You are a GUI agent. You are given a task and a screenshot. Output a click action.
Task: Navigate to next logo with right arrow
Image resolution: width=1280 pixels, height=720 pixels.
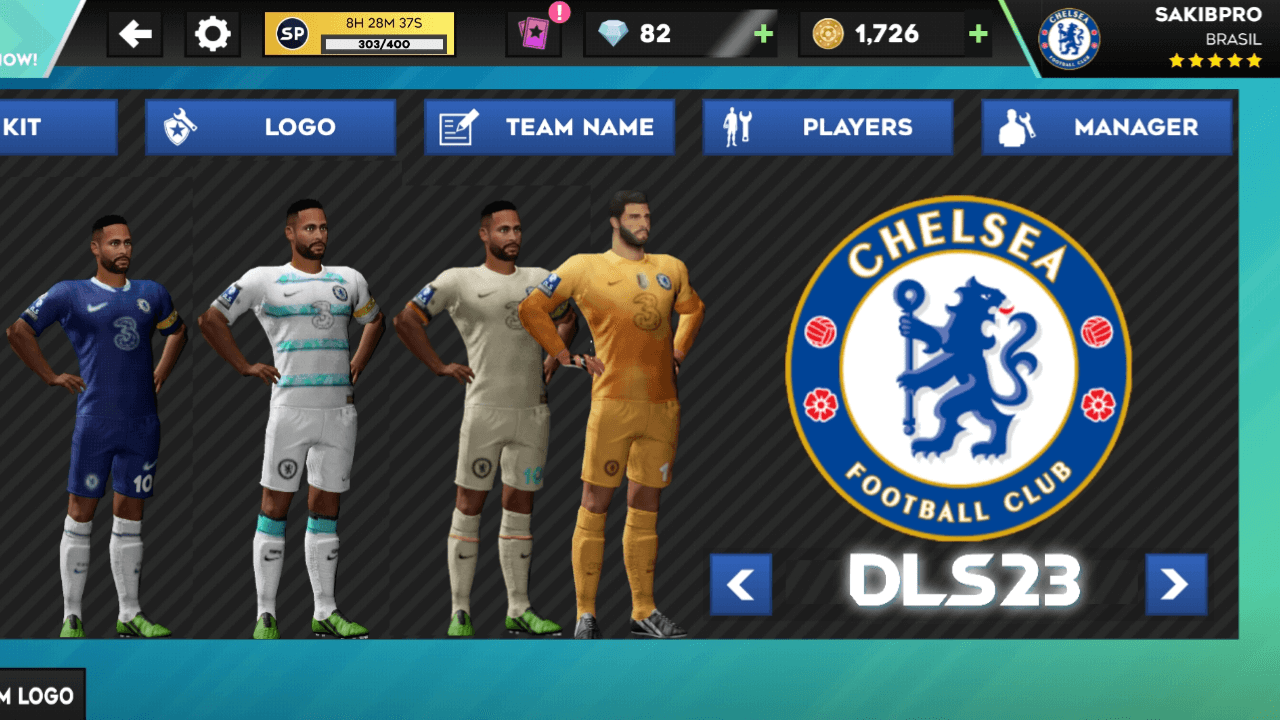click(x=1177, y=584)
